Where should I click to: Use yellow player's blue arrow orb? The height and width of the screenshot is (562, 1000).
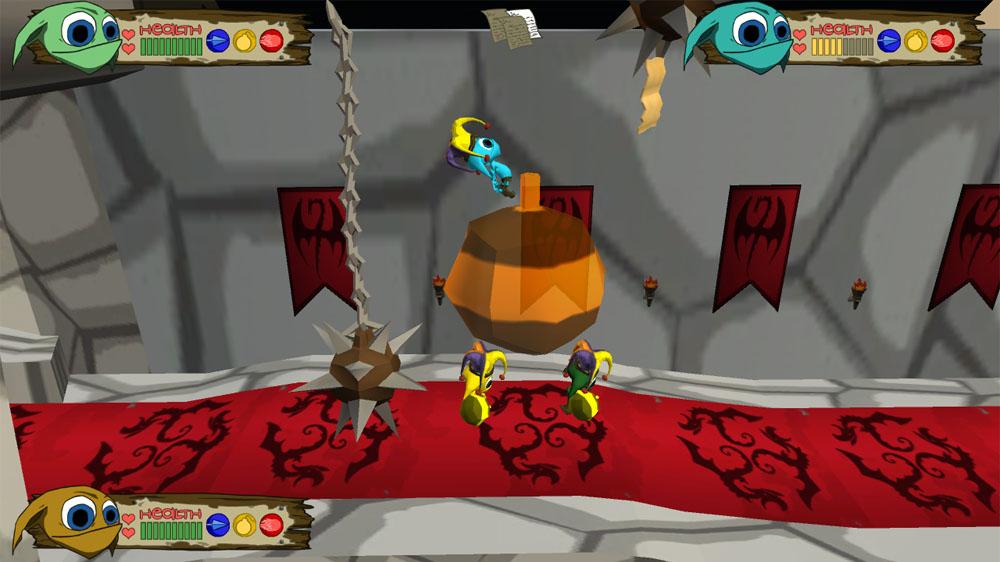point(218,524)
